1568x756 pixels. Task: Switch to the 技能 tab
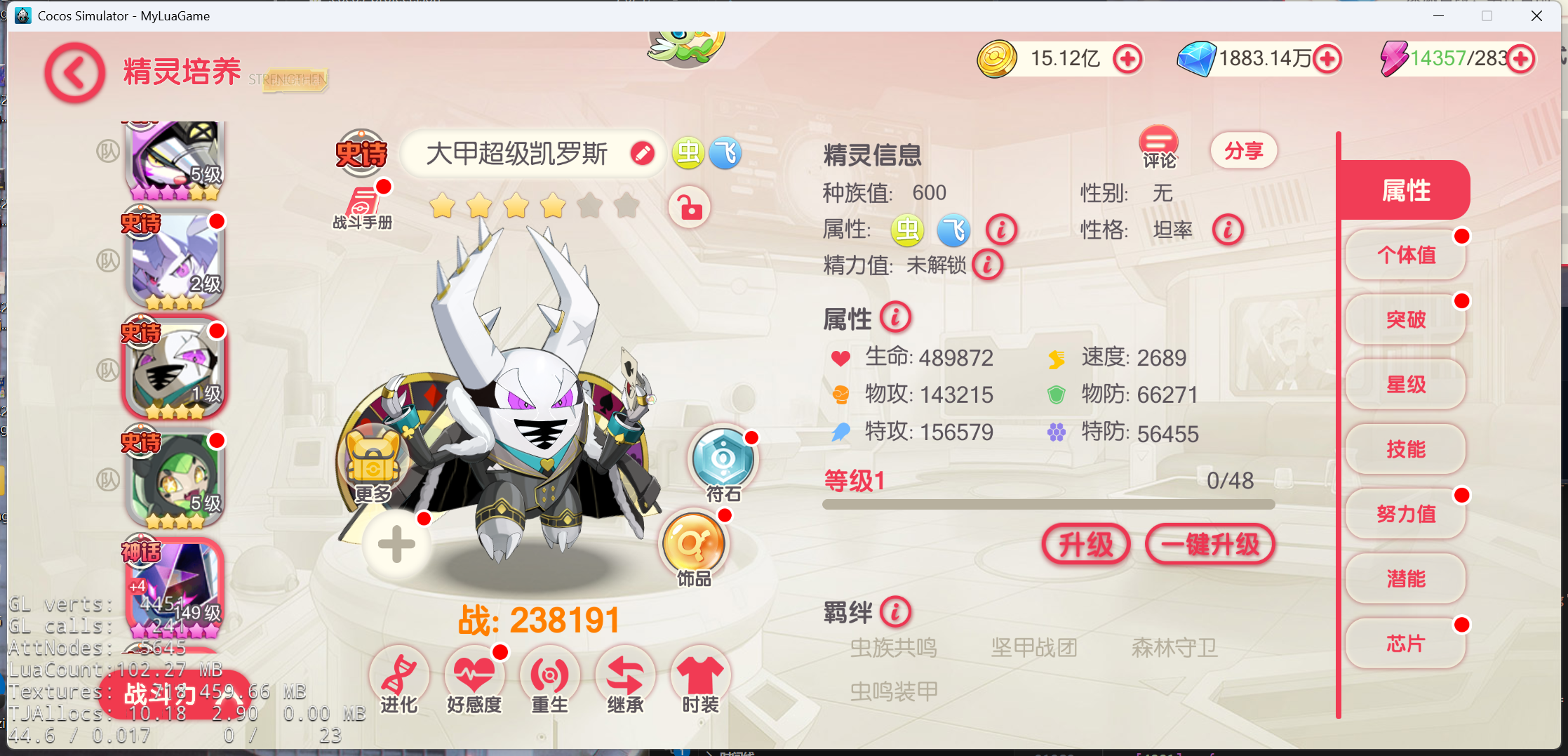point(1405,449)
